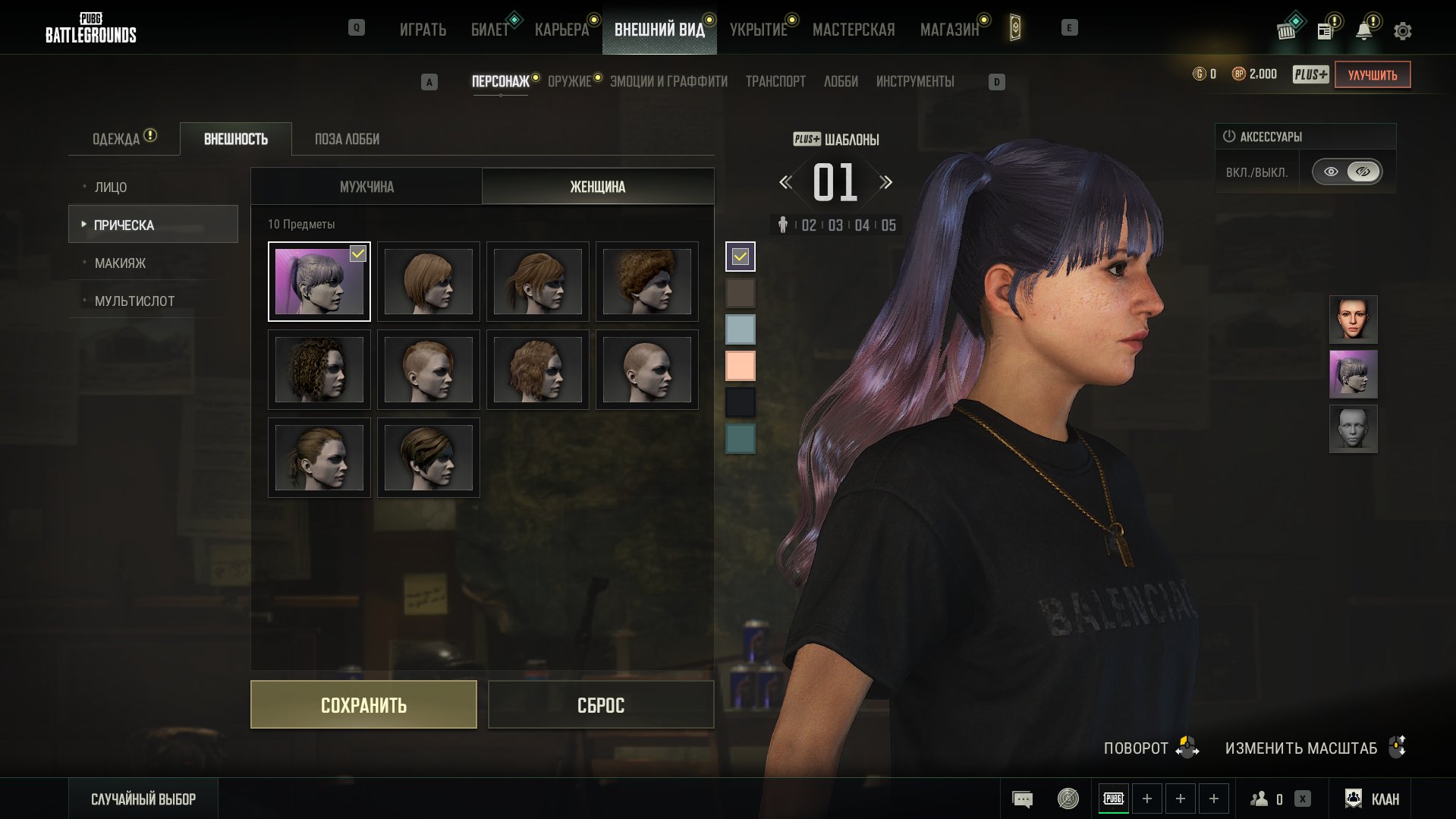Choose the Мультислот category
The width and height of the screenshot is (1456, 819).
pos(134,301)
